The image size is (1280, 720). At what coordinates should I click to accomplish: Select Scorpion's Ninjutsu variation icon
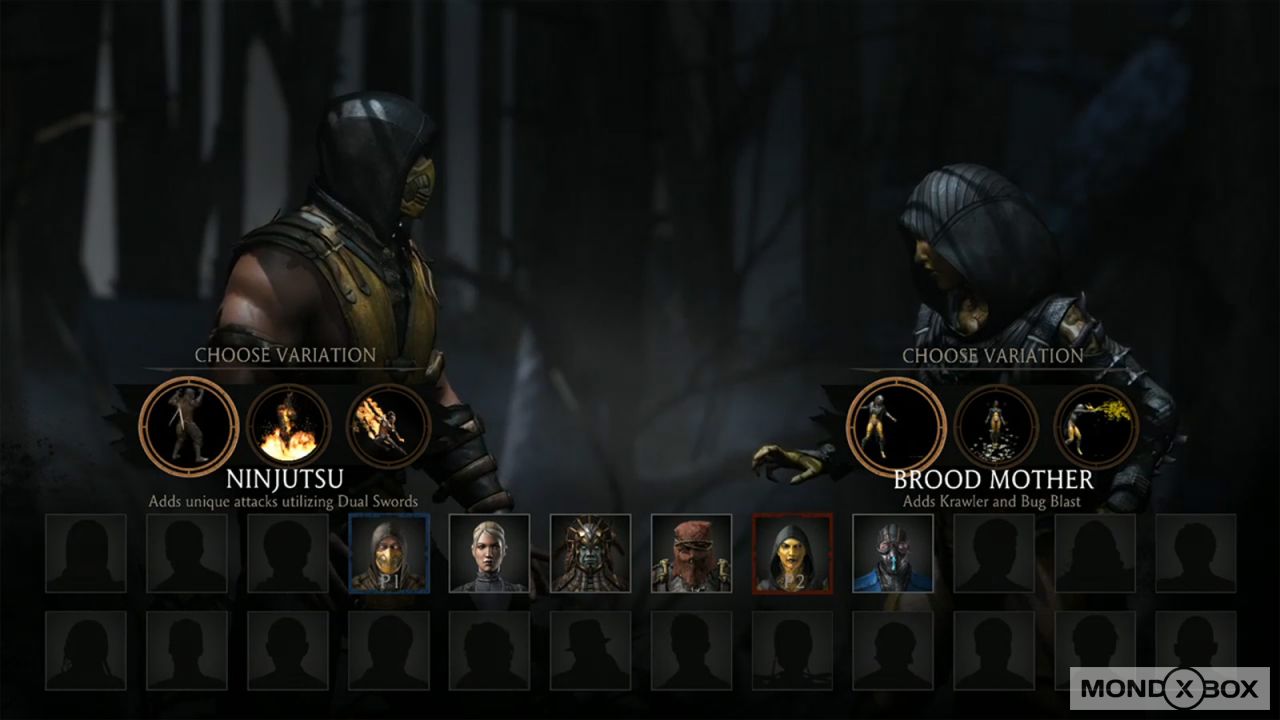(x=188, y=425)
